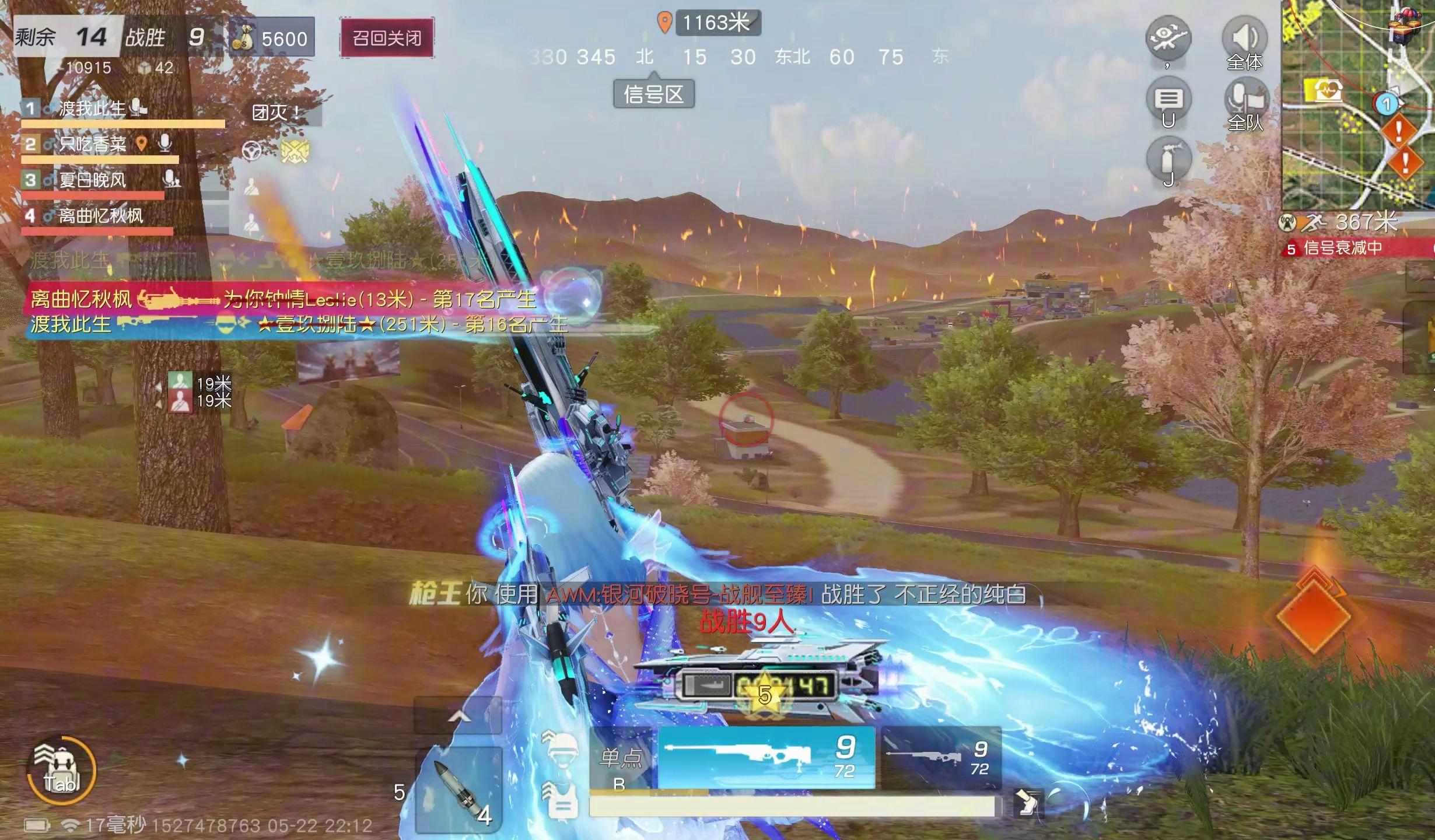Toggle the 单点 single-fire mode button

[x=622, y=759]
